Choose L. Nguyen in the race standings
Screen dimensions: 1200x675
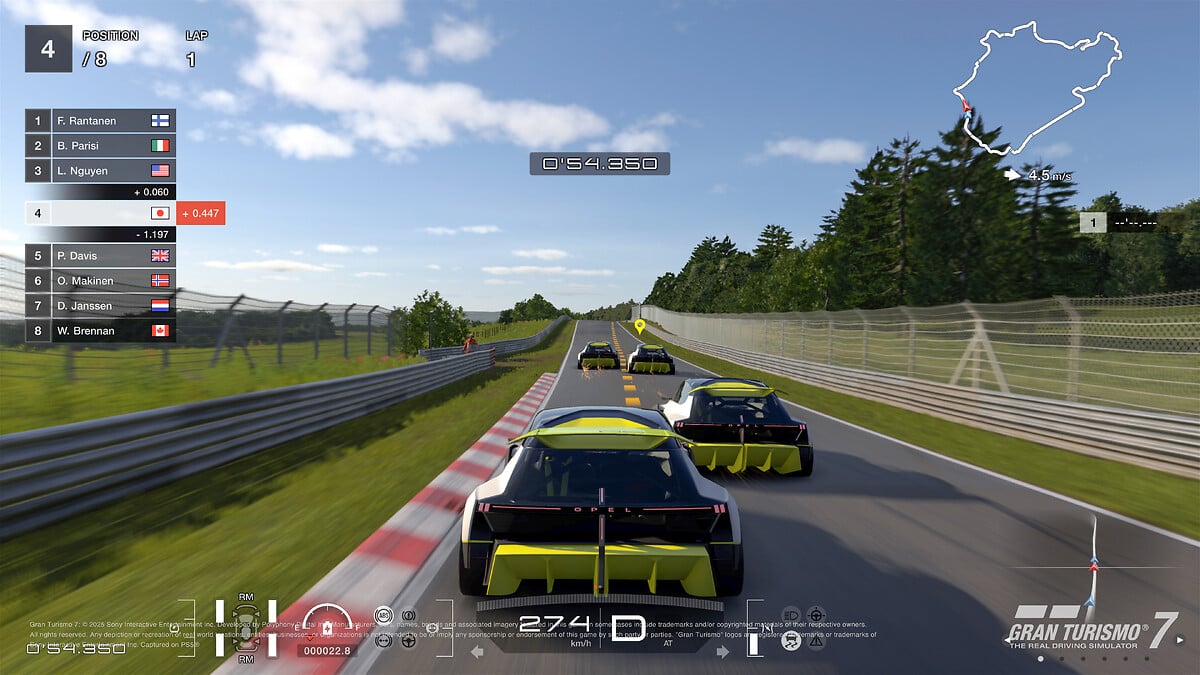pos(100,171)
